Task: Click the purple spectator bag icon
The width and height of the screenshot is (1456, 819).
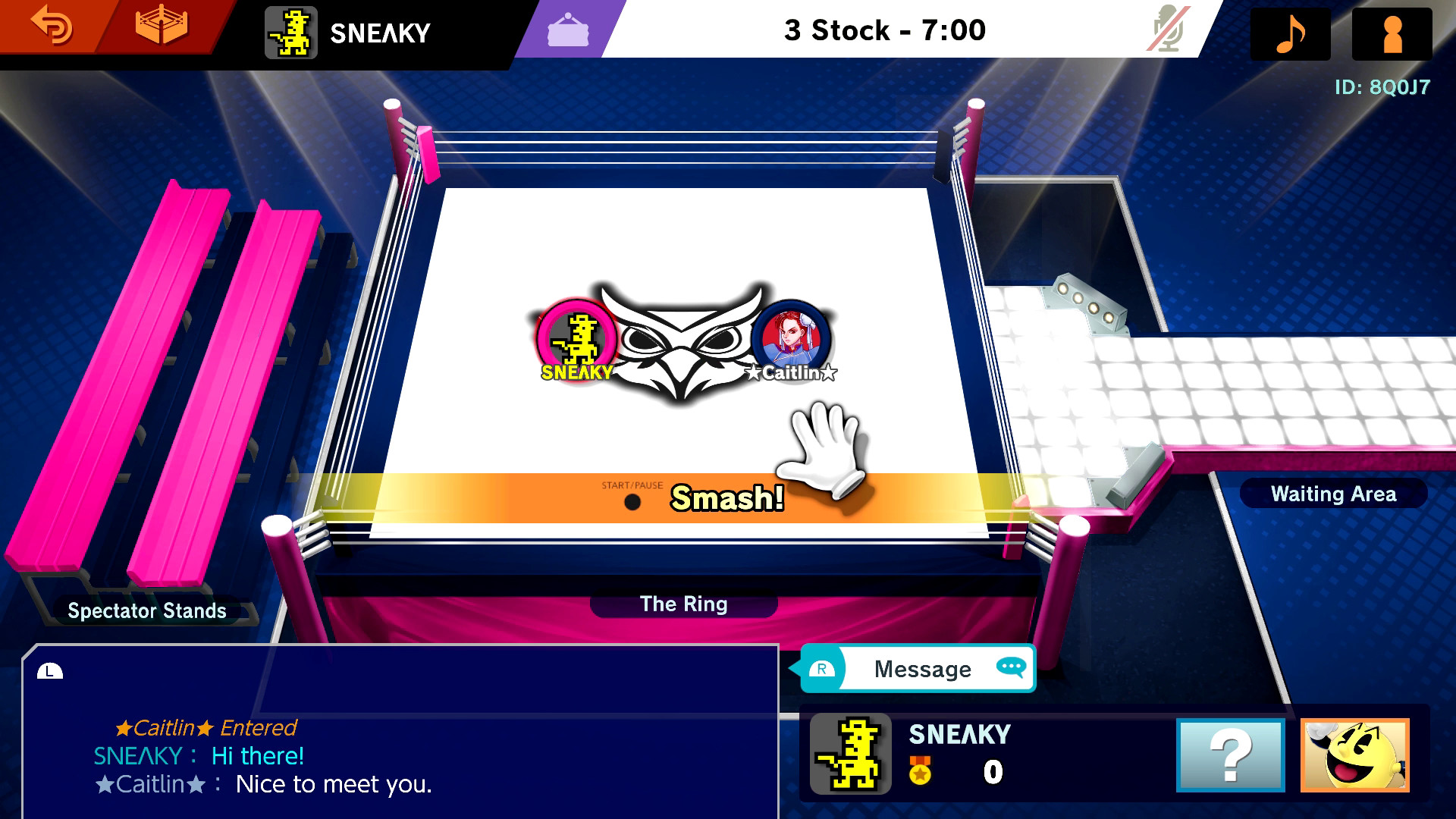Action: tap(567, 32)
